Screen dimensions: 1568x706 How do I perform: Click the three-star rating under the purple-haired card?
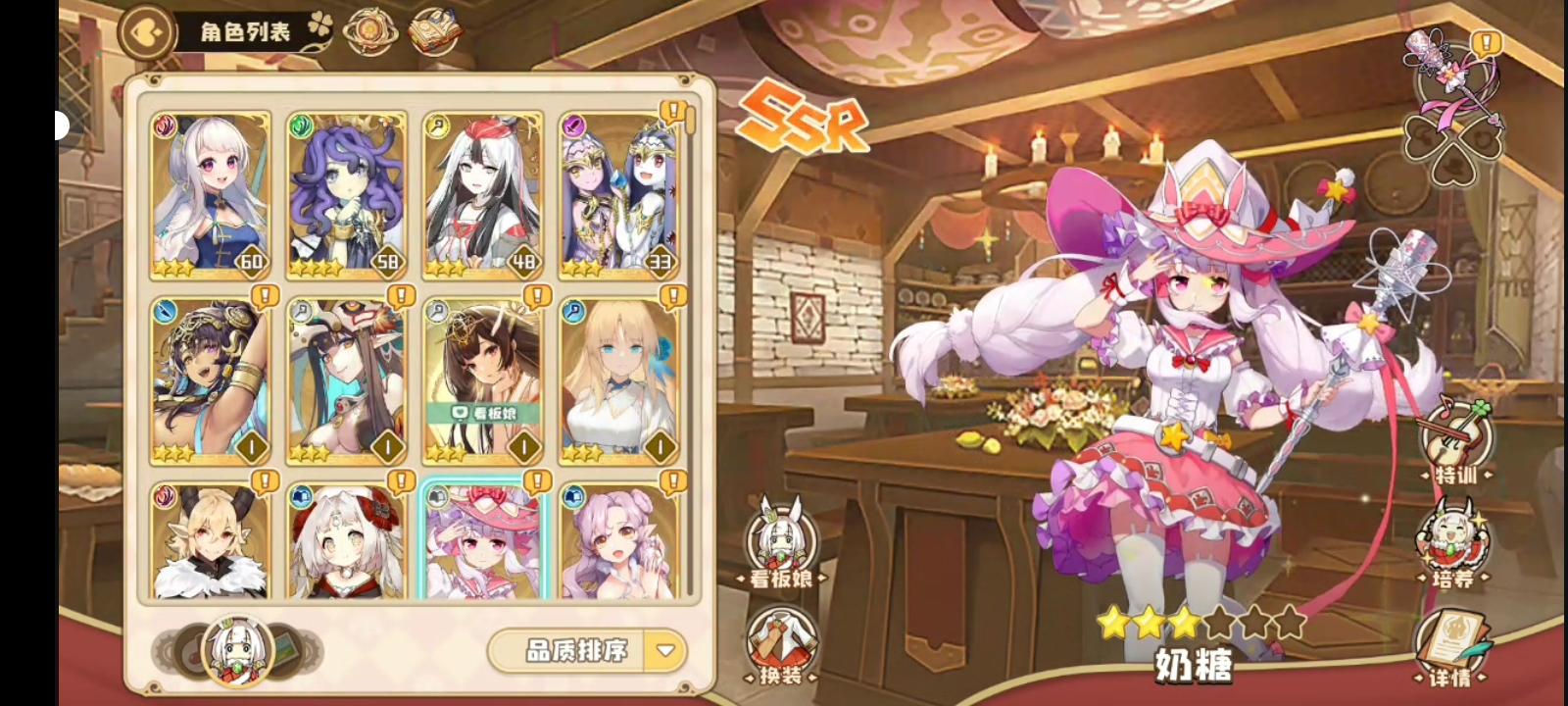[314, 263]
